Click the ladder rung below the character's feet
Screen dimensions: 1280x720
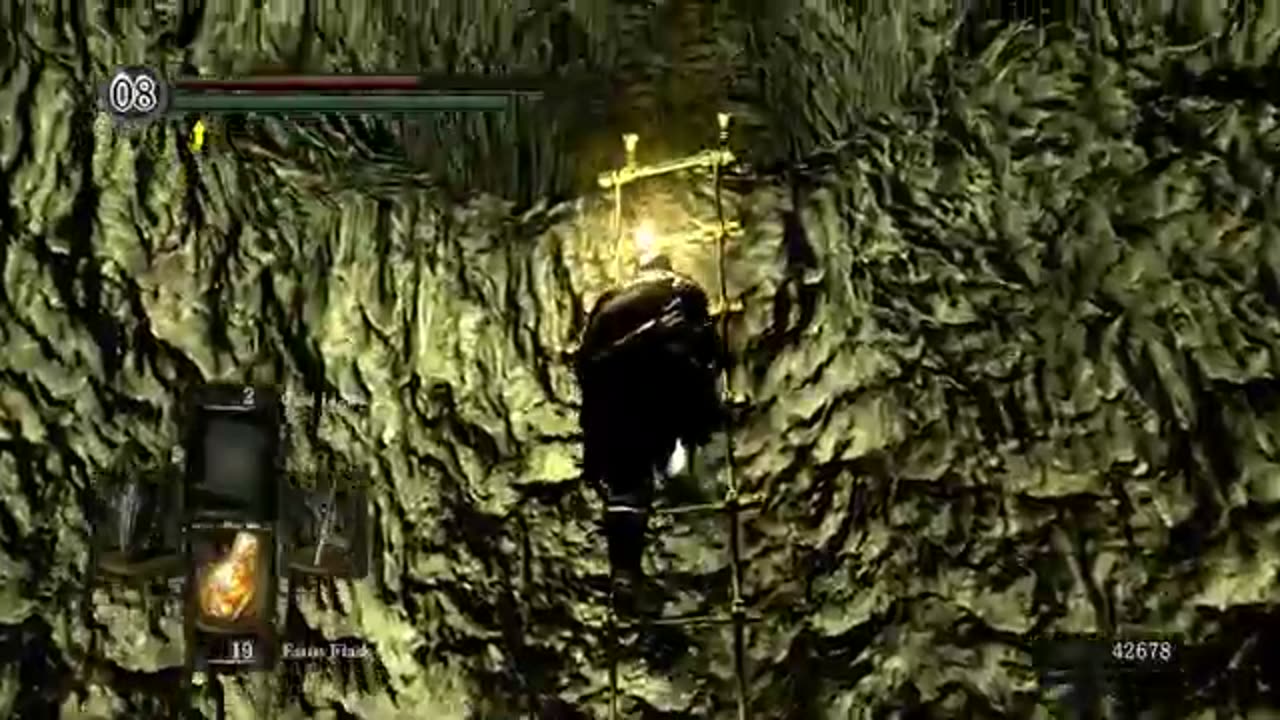pyautogui.click(x=700, y=620)
